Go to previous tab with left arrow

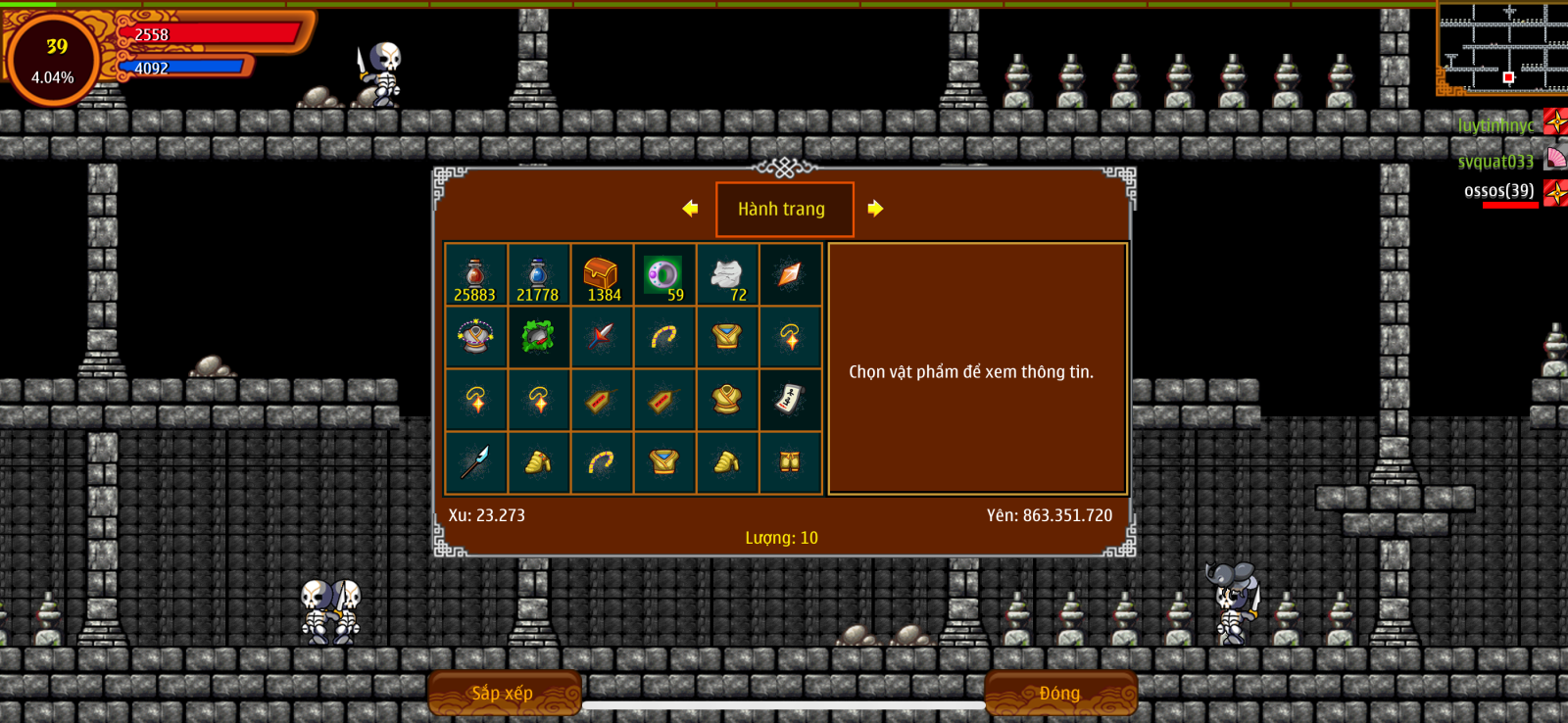tap(691, 209)
